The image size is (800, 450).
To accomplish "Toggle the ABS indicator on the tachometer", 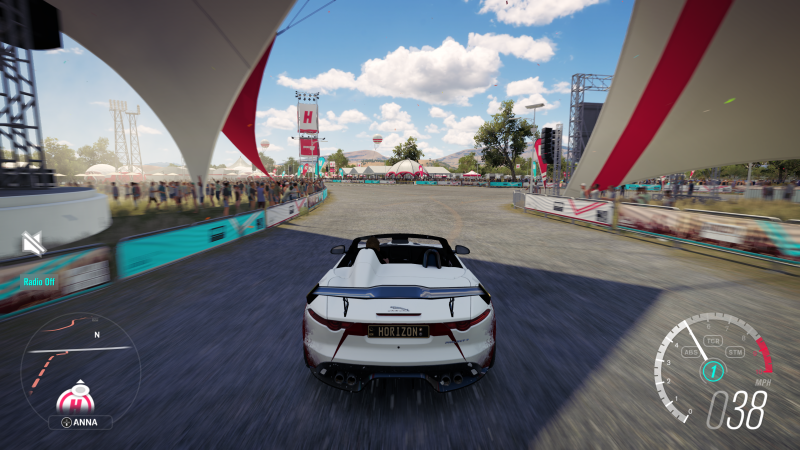I will click(691, 351).
